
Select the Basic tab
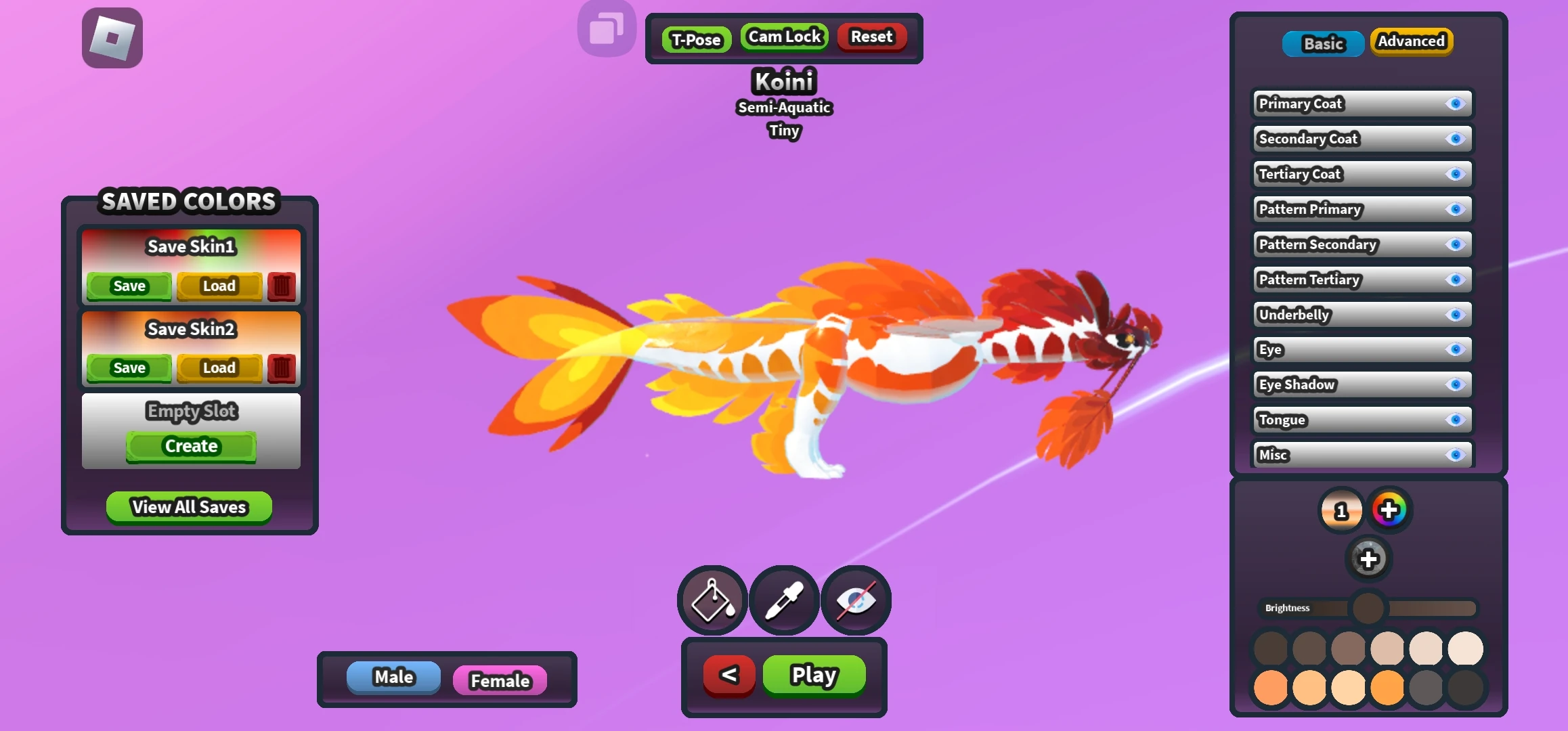tap(1322, 43)
